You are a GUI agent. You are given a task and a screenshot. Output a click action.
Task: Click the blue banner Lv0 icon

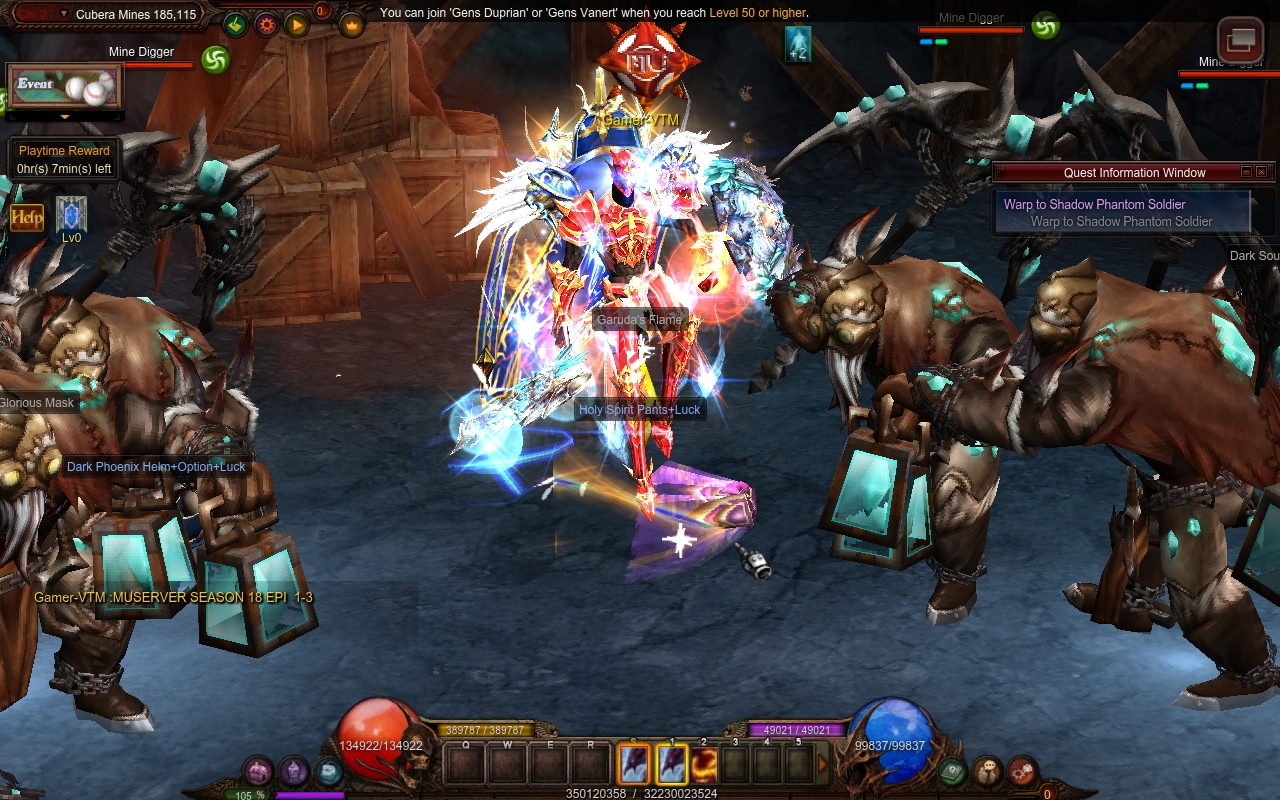pos(71,213)
